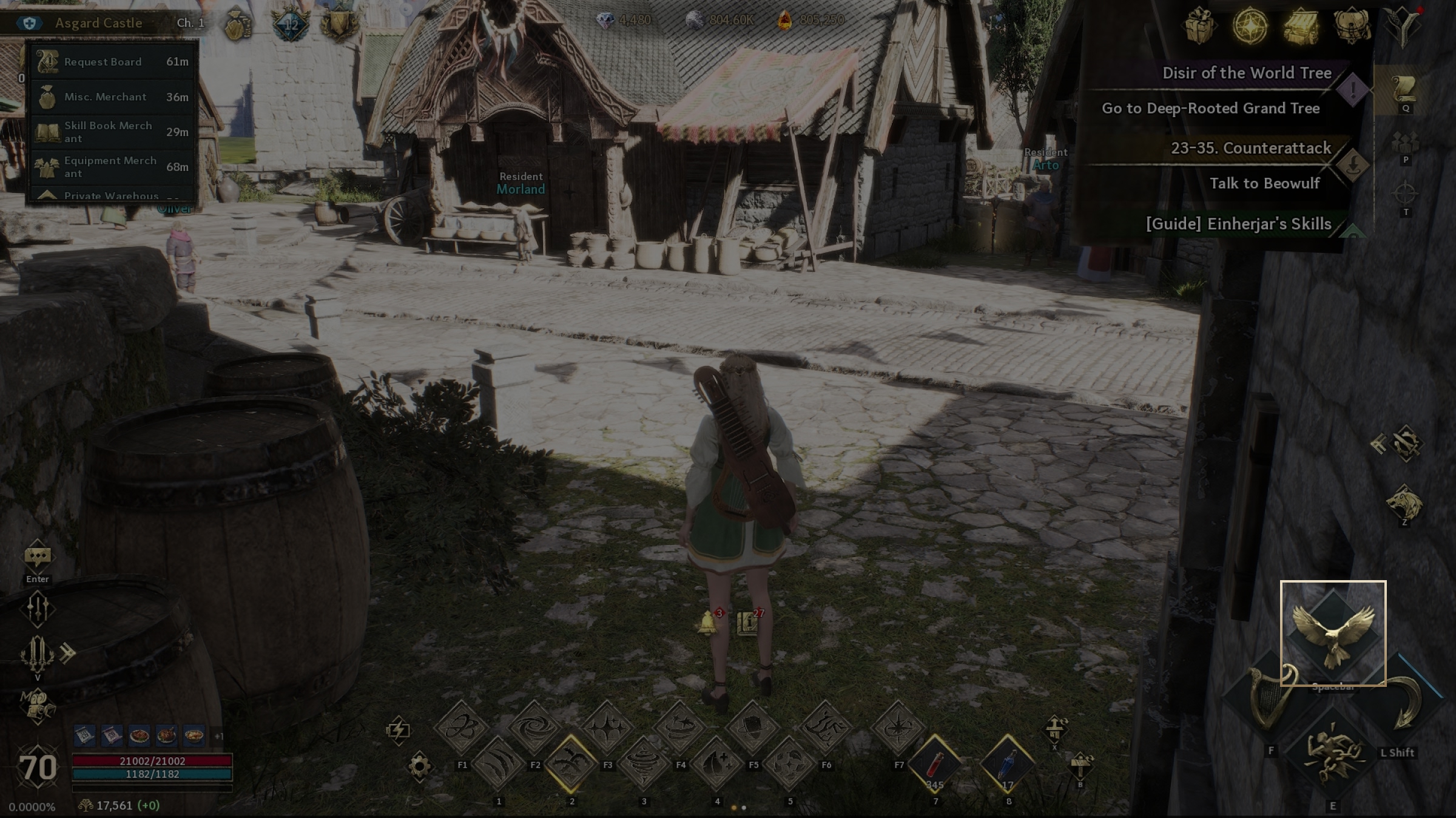The height and width of the screenshot is (818, 1456).
Task: Open the market stall shop icon
Action: [x=1301, y=26]
